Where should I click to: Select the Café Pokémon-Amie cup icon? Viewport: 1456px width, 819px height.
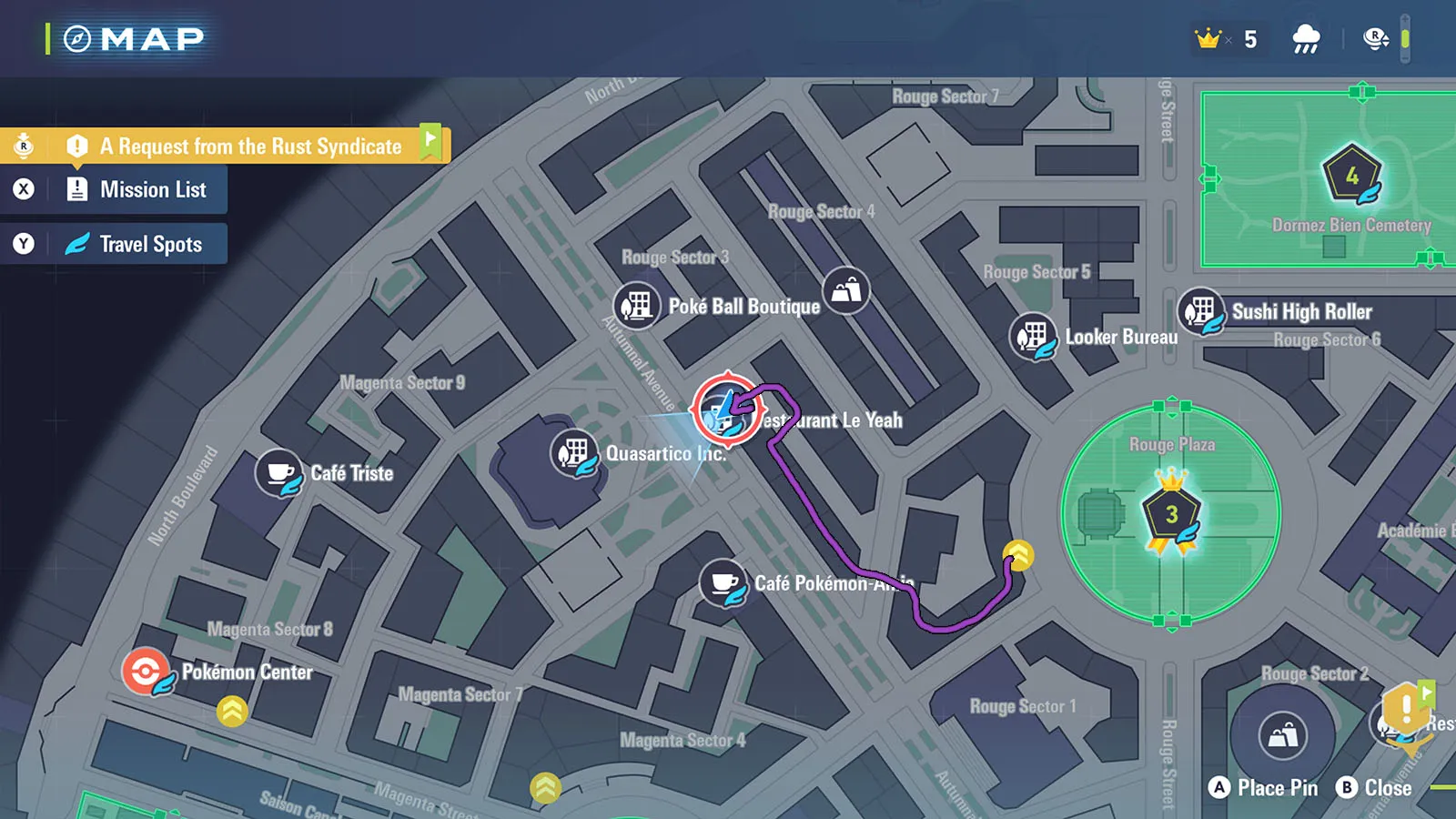point(723,582)
